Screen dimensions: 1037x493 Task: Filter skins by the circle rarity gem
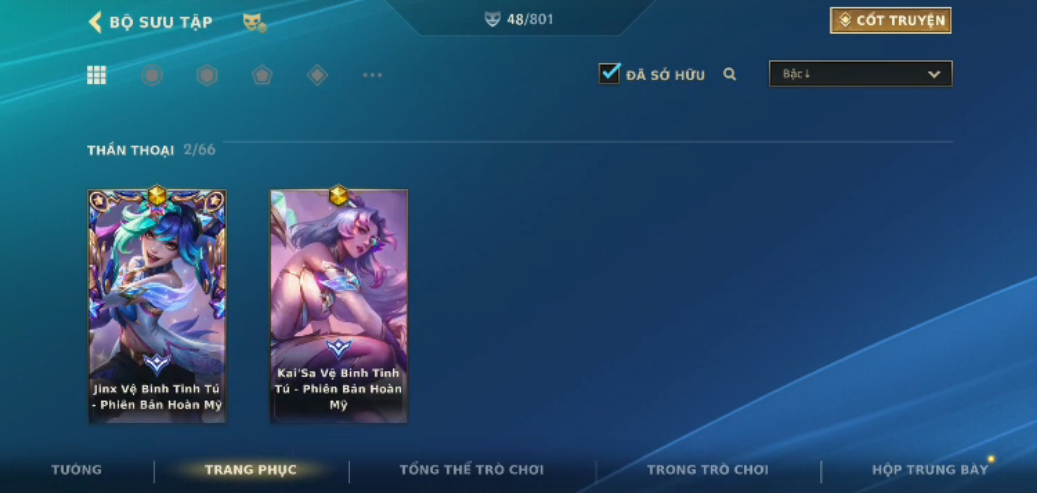[x=152, y=75]
